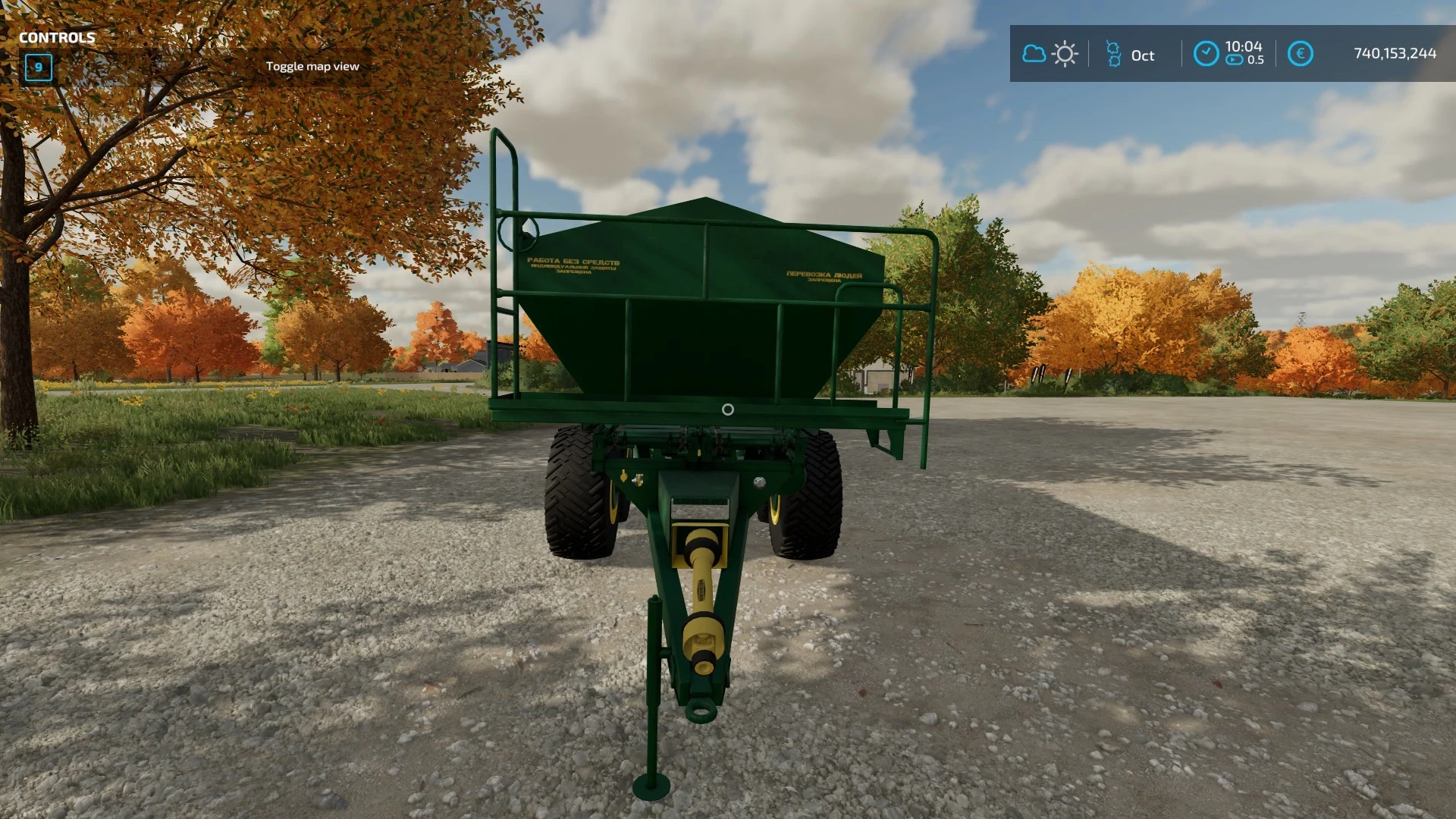This screenshot has width=1456, height=819.
Task: Select the sun weather forecast icon
Action: pos(1065,54)
